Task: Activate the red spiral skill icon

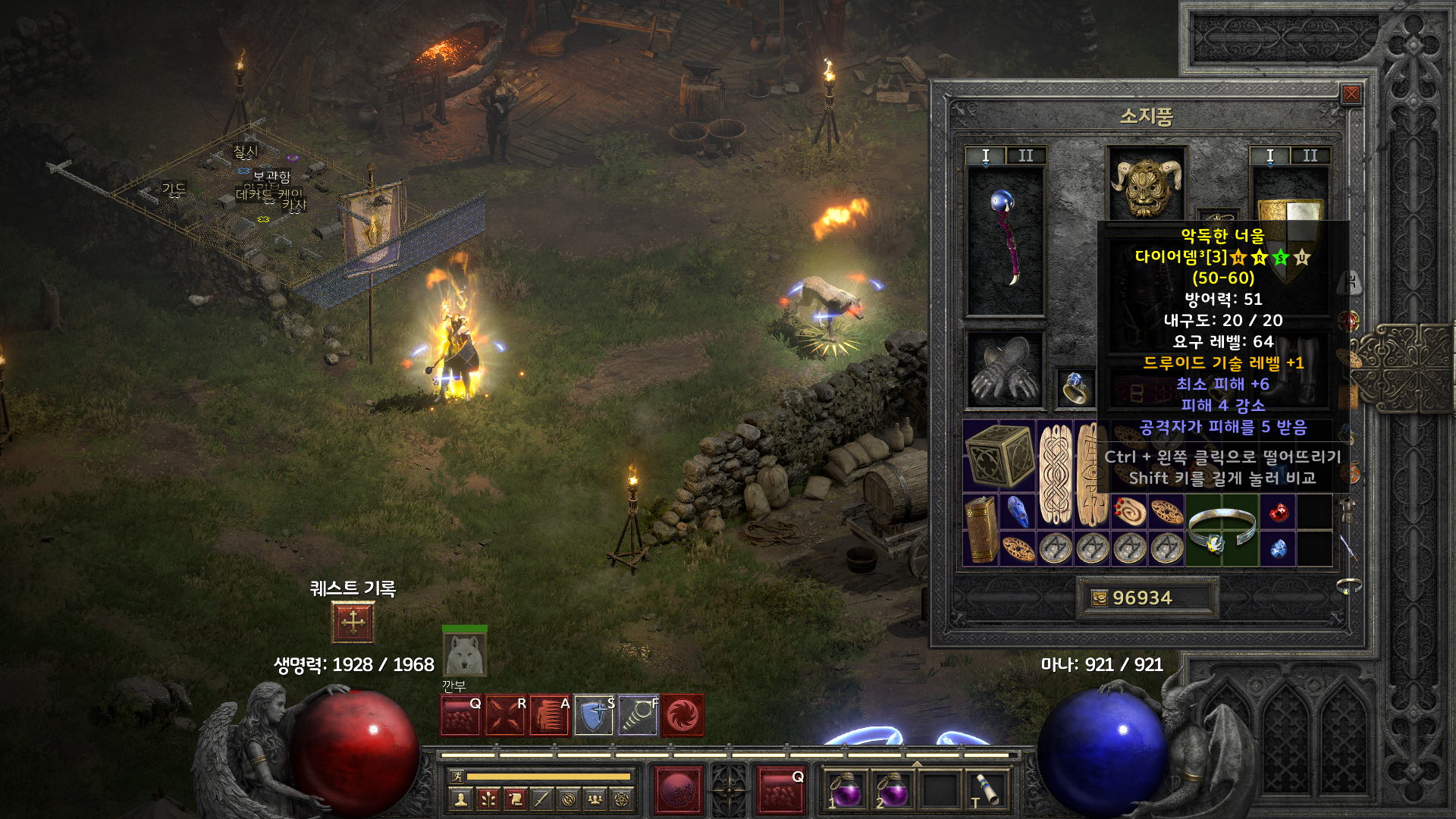Action: tap(682, 715)
